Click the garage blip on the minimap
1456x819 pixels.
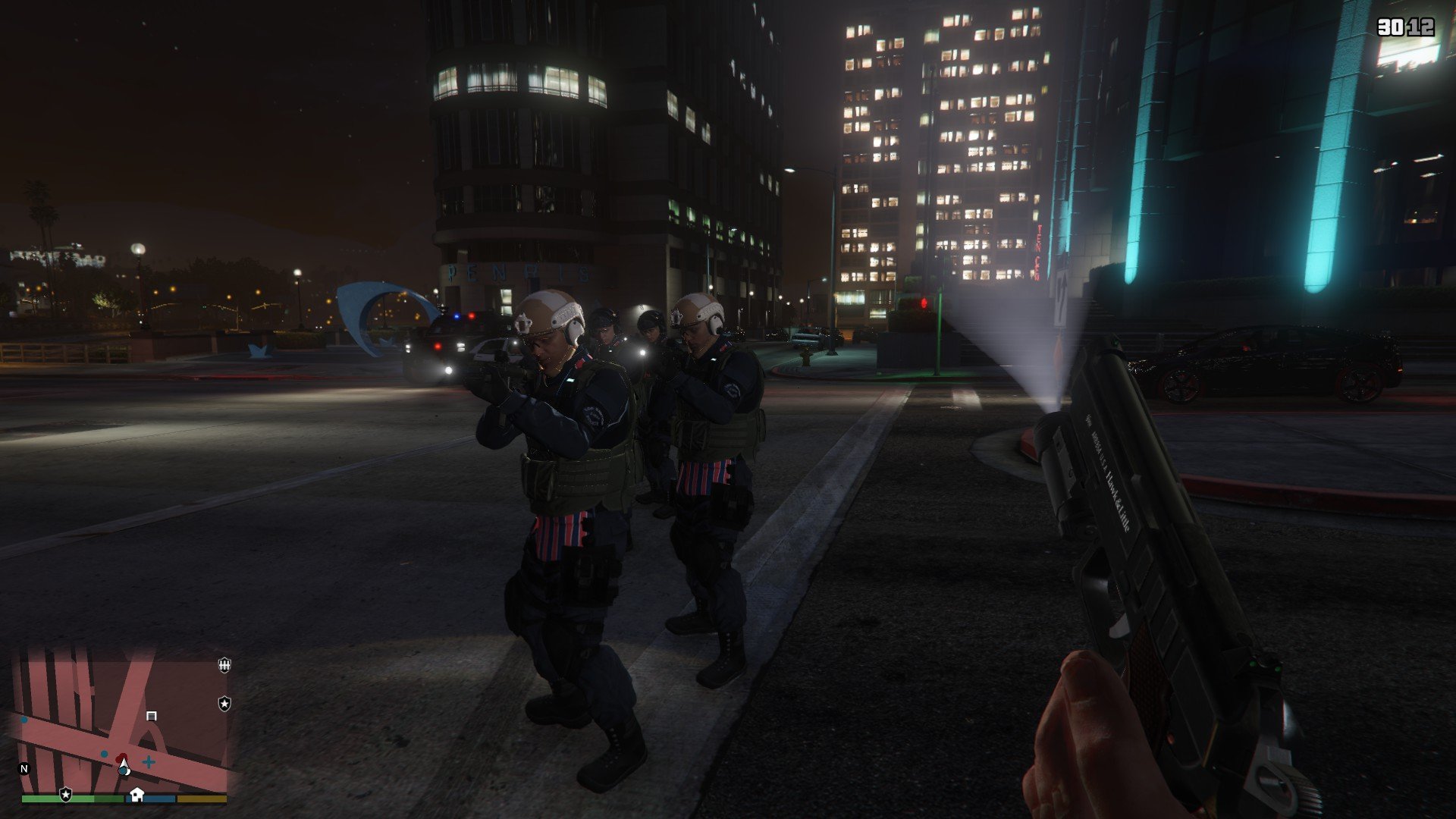(152, 716)
